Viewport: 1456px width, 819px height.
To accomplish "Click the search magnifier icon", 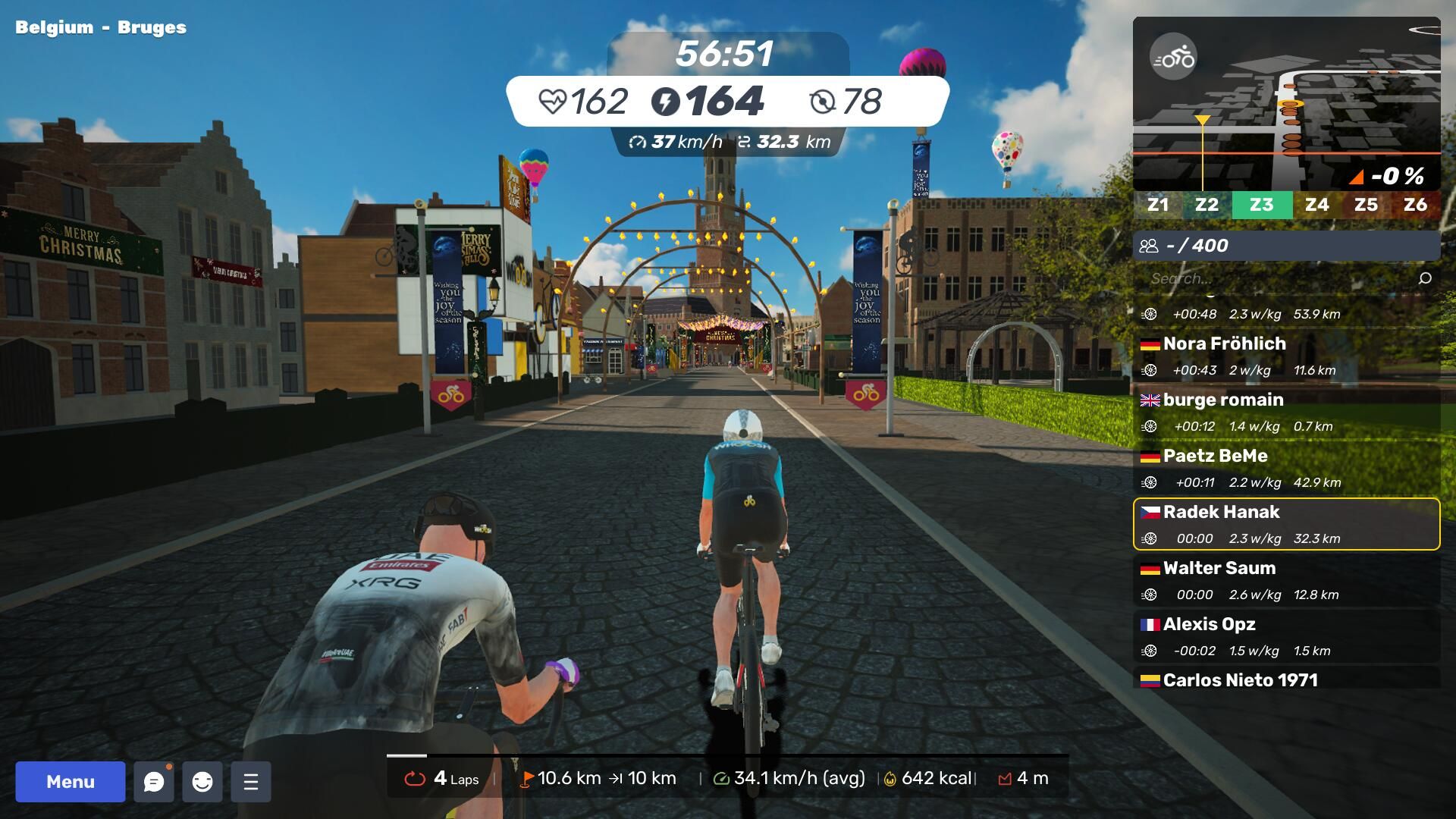I will (x=1425, y=278).
